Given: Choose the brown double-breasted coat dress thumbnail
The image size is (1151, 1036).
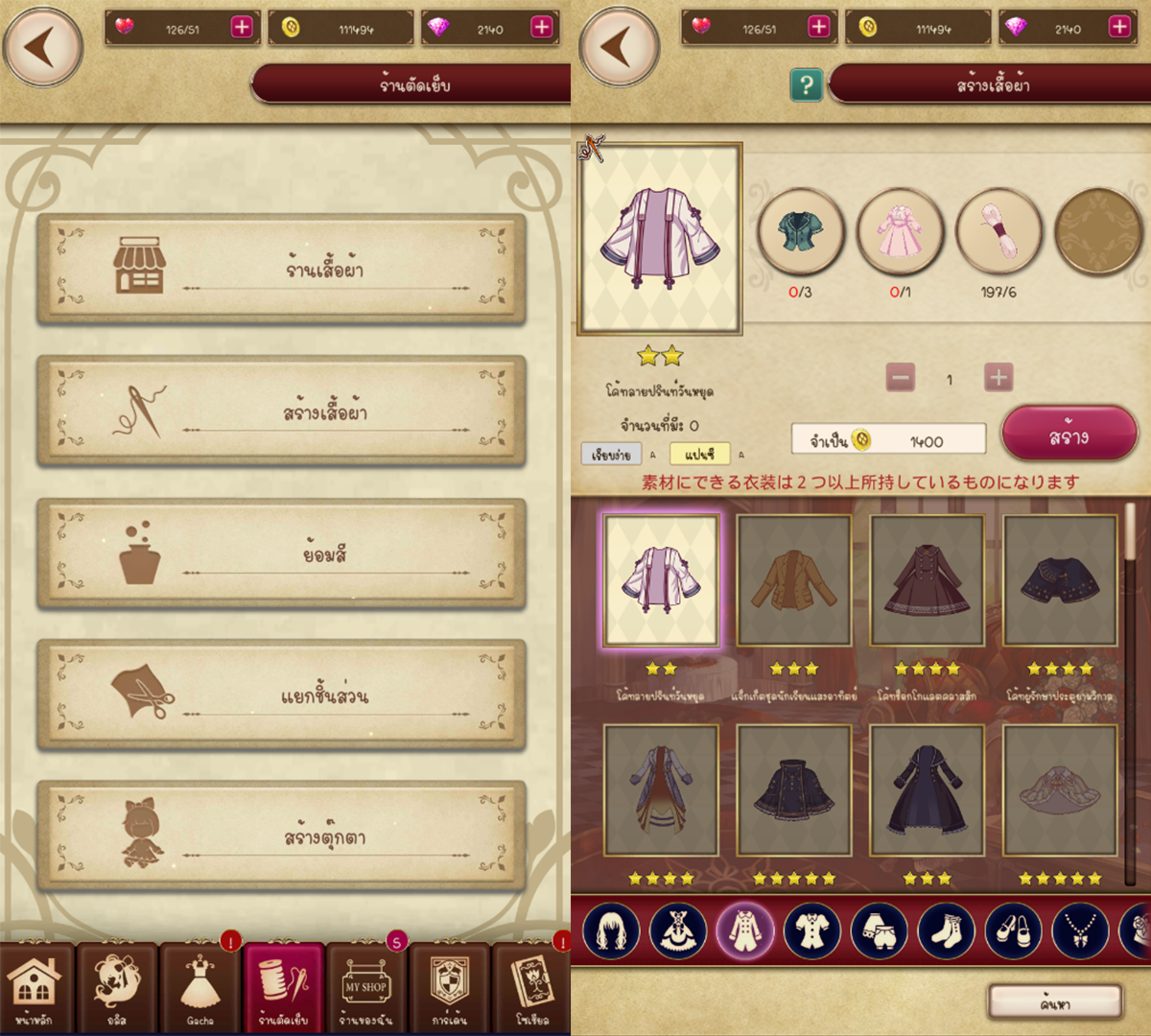Looking at the screenshot, I should point(927,579).
